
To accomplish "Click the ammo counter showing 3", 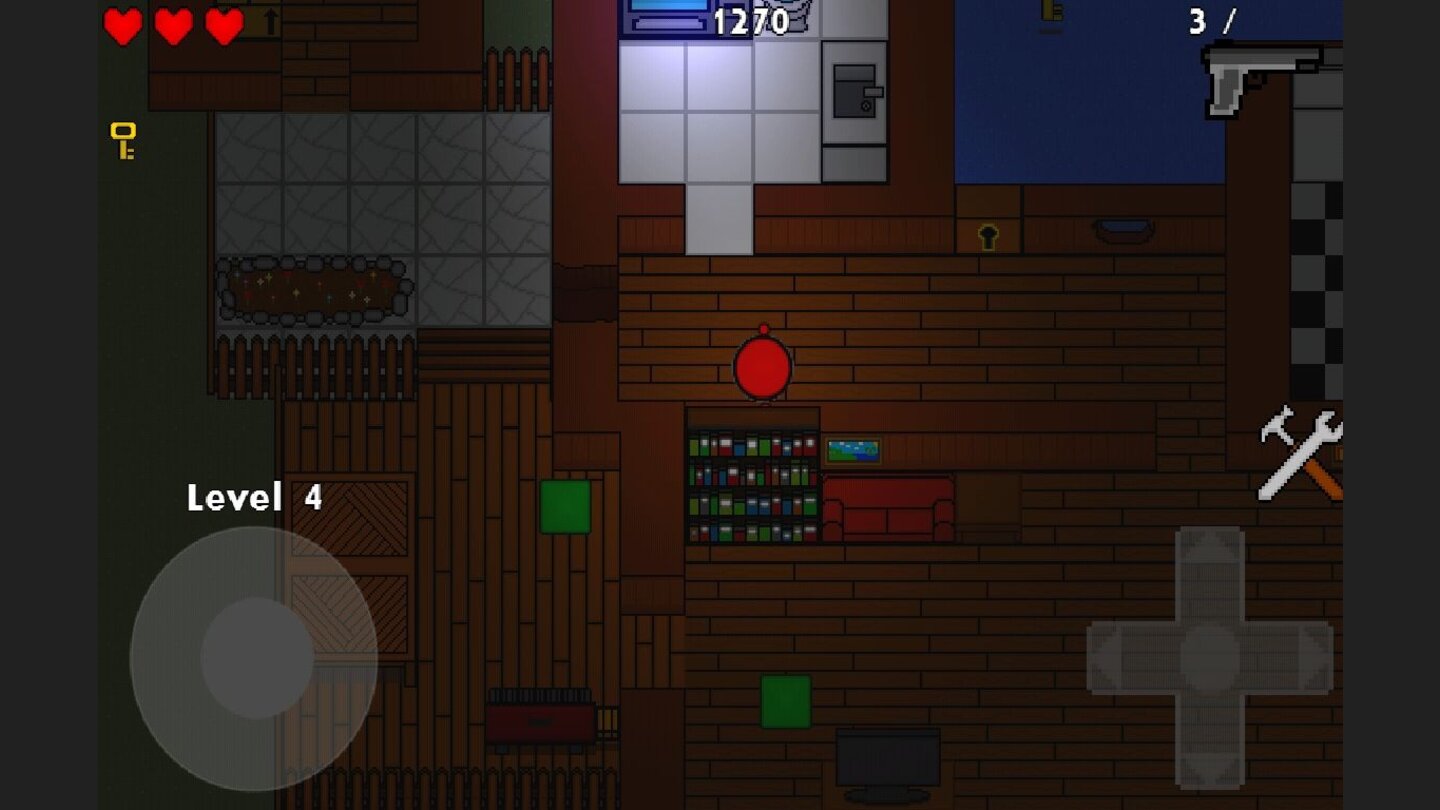I will tap(1196, 20).
